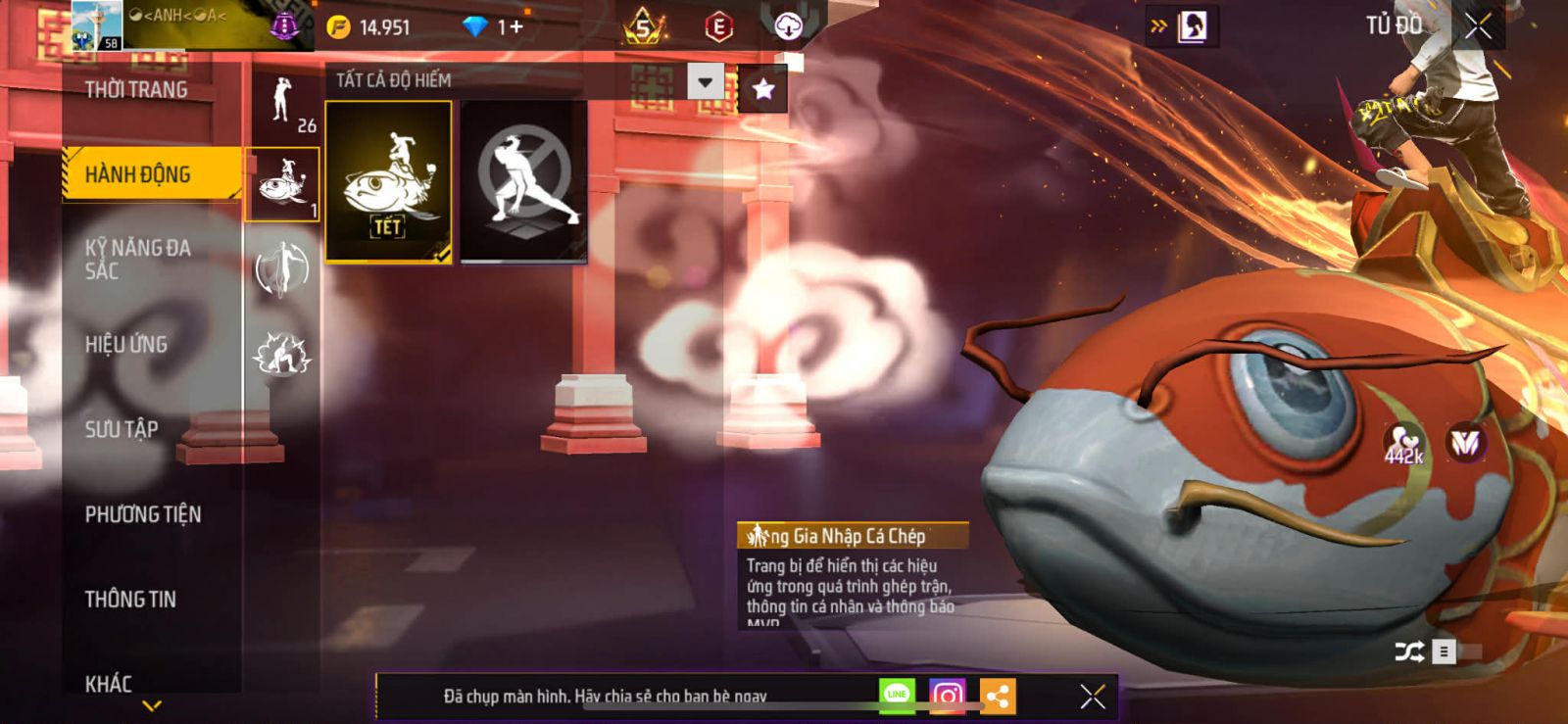Image resolution: width=1568 pixels, height=724 pixels.
Task: Click the shuffle arrows icon
Action: point(1409,652)
